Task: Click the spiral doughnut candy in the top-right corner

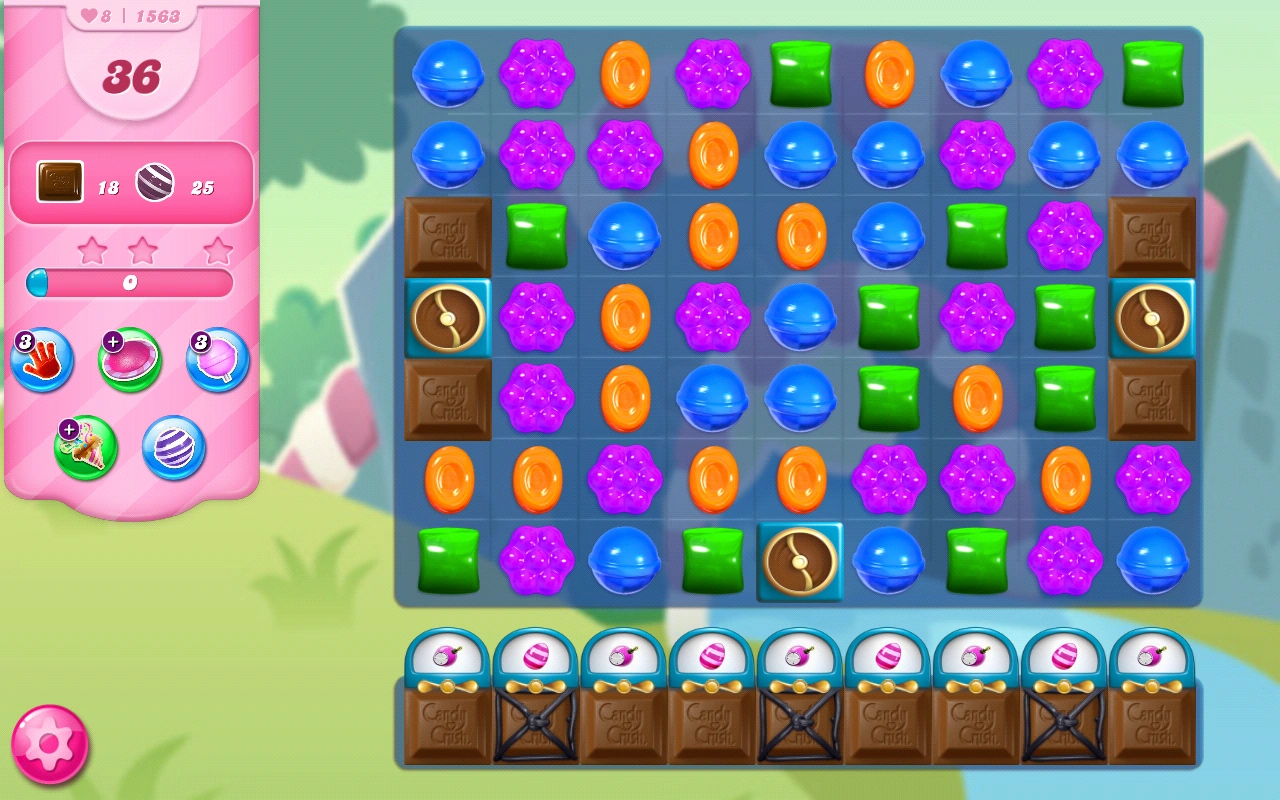Action: point(1152,318)
